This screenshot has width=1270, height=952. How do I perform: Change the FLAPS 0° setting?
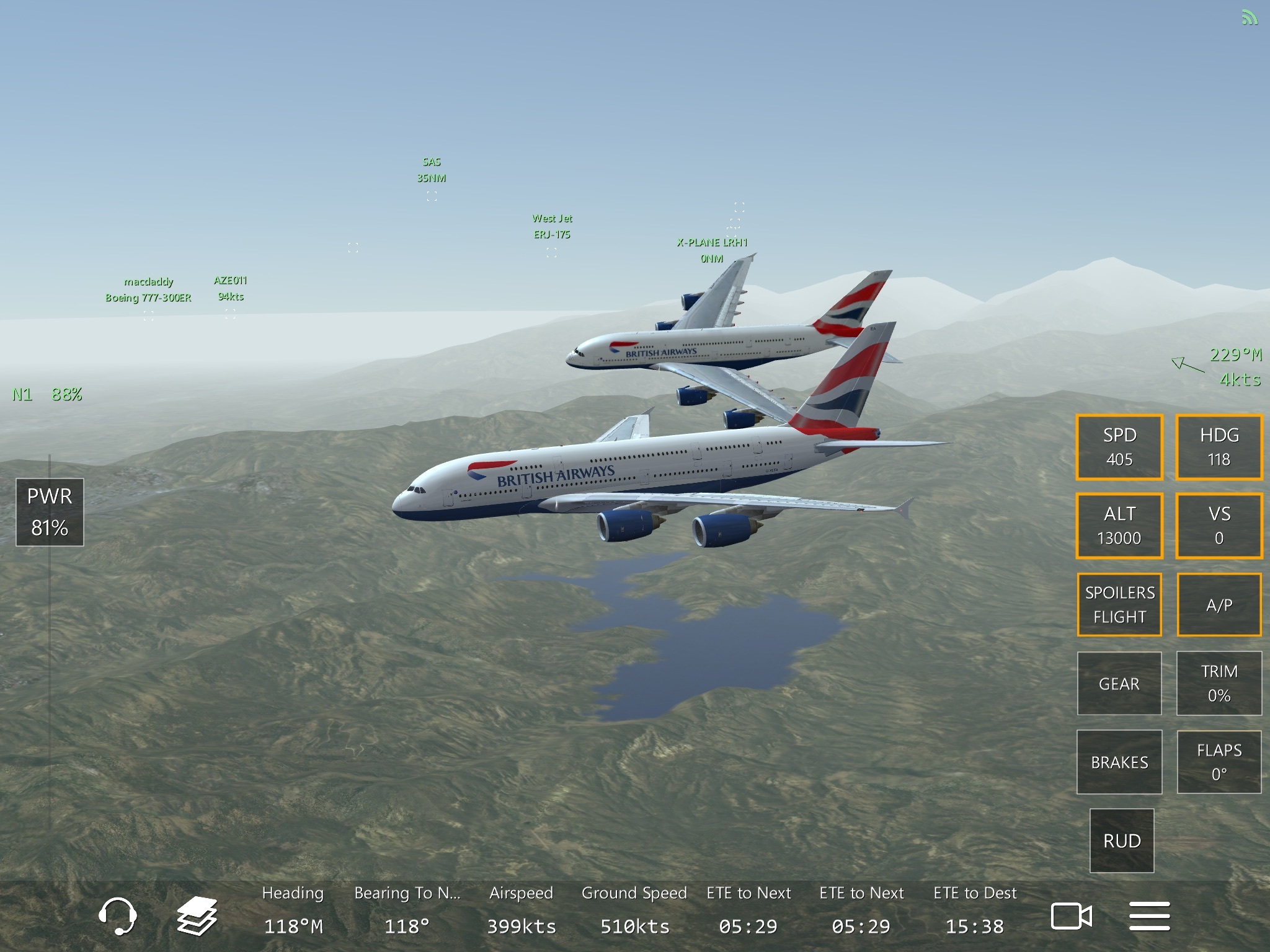click(1219, 762)
